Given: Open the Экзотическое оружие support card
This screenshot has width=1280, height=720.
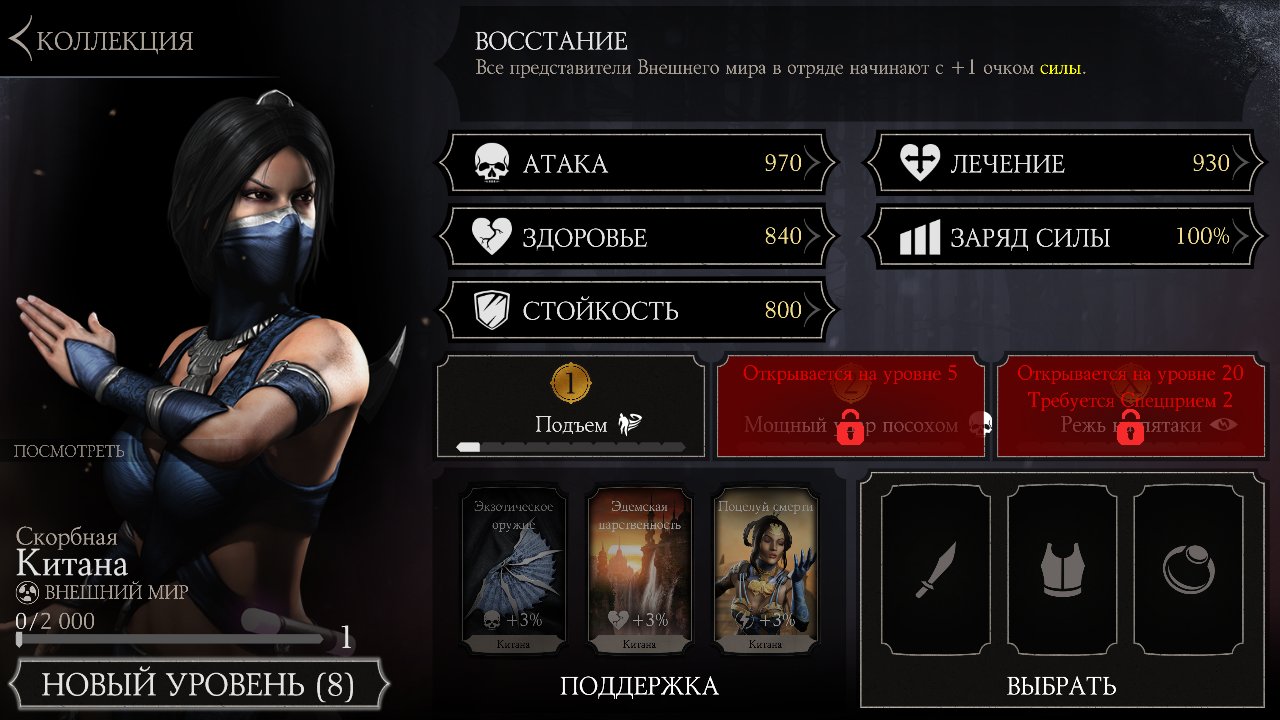Looking at the screenshot, I should coord(514,570).
